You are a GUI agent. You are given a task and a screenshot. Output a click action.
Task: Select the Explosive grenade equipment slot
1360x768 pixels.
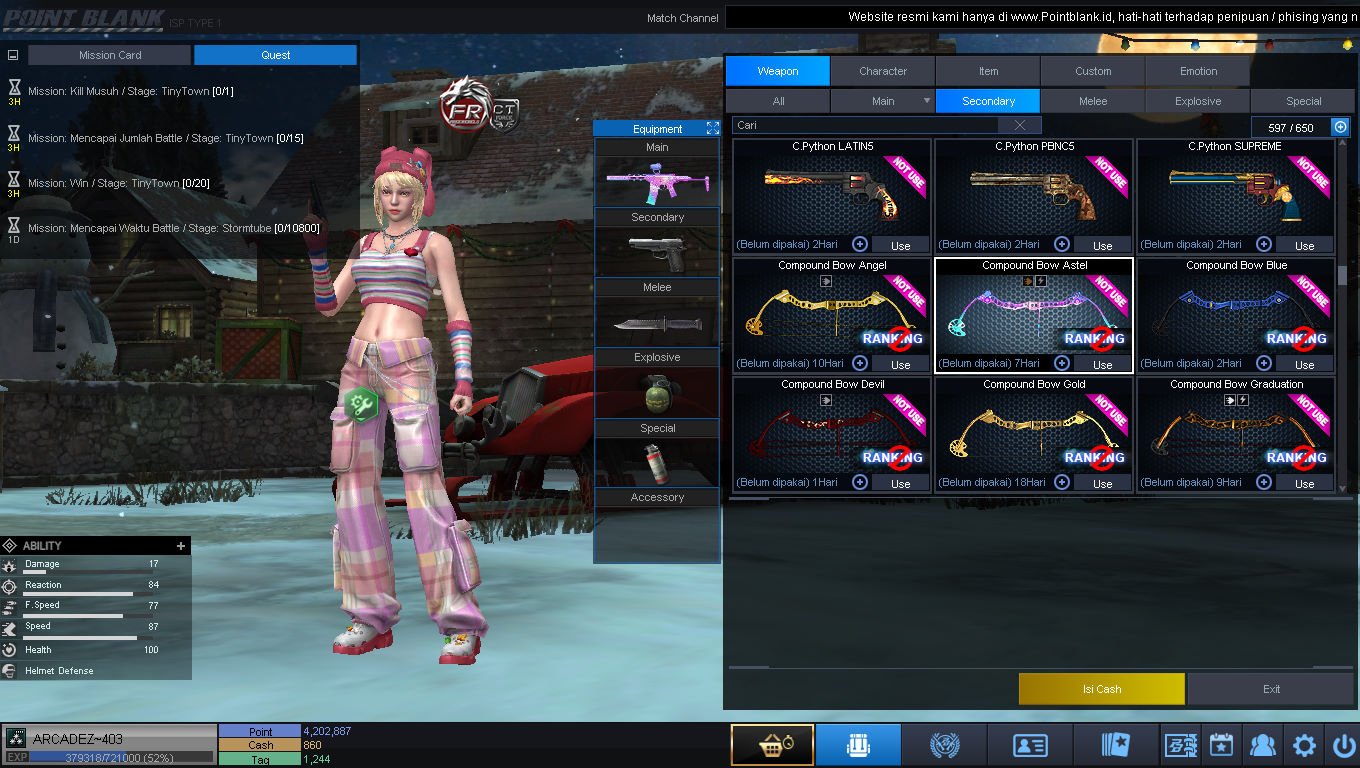(657, 392)
